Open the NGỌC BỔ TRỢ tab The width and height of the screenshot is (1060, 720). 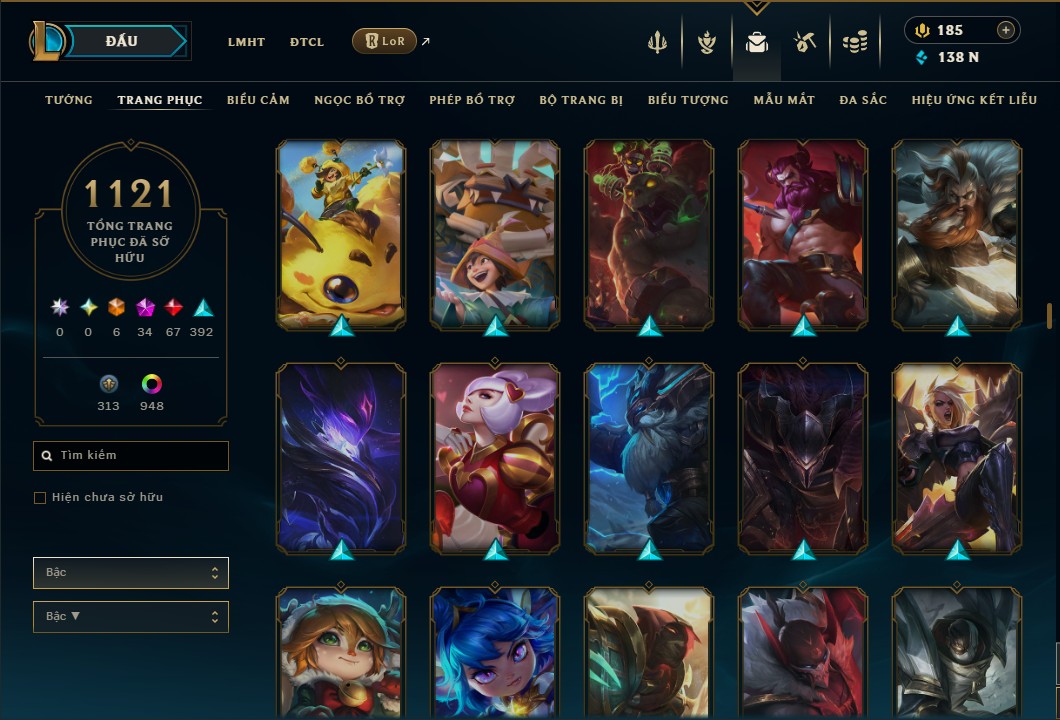[x=359, y=100]
